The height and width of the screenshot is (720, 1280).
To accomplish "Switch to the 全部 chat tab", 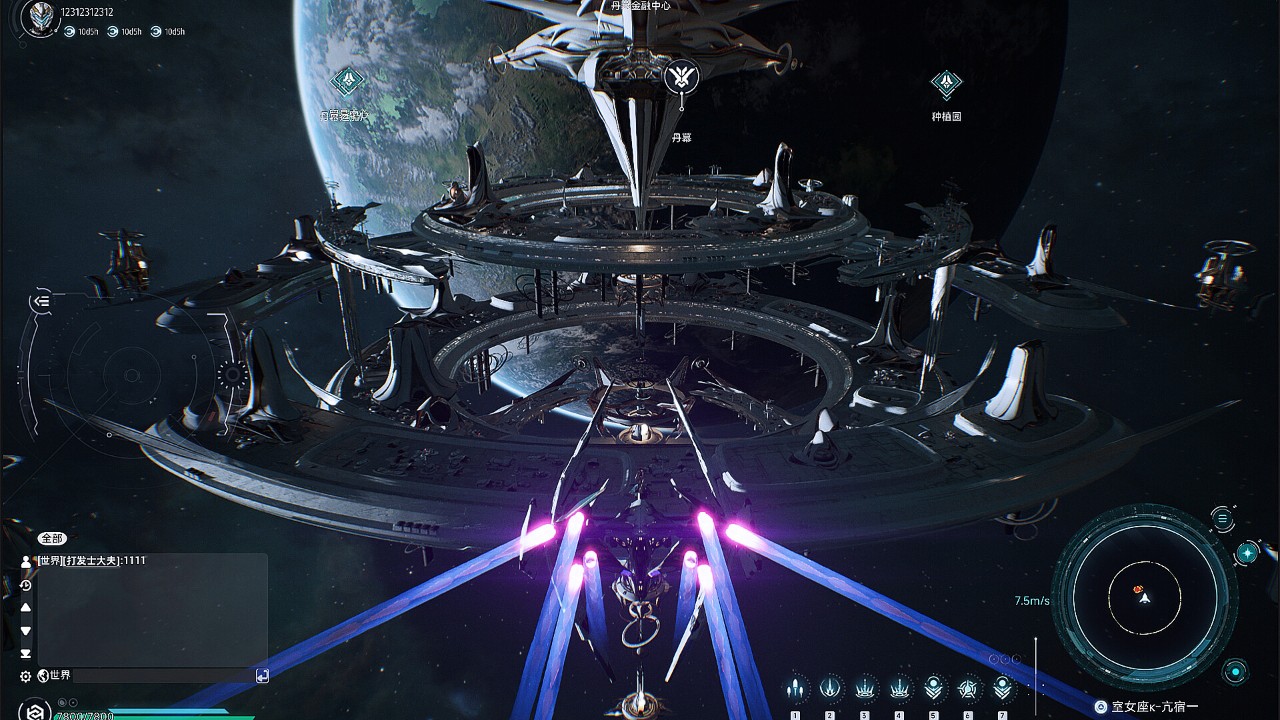I will (x=52, y=538).
